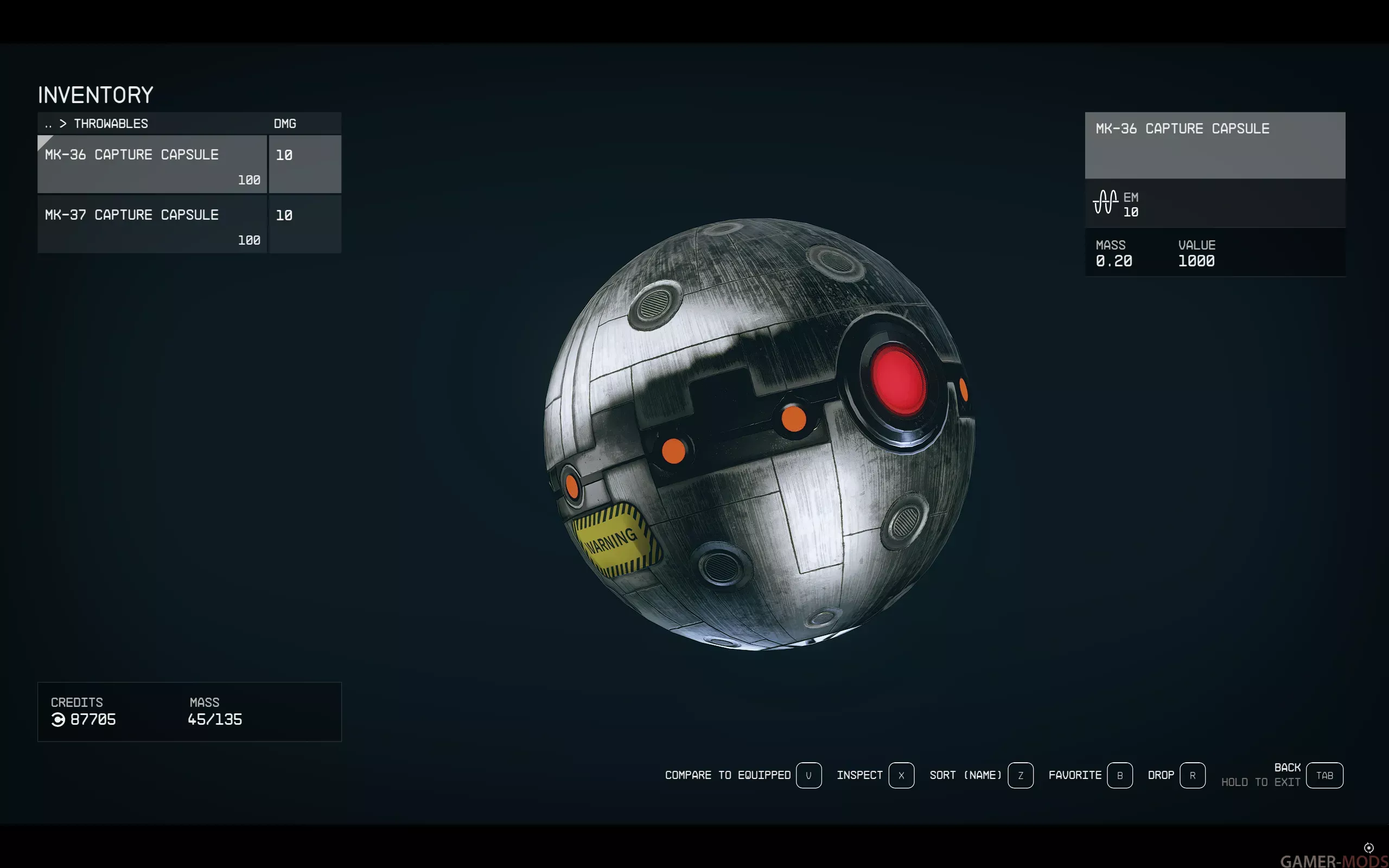
Task: Go Back from the inventory list
Action: [1324, 776]
